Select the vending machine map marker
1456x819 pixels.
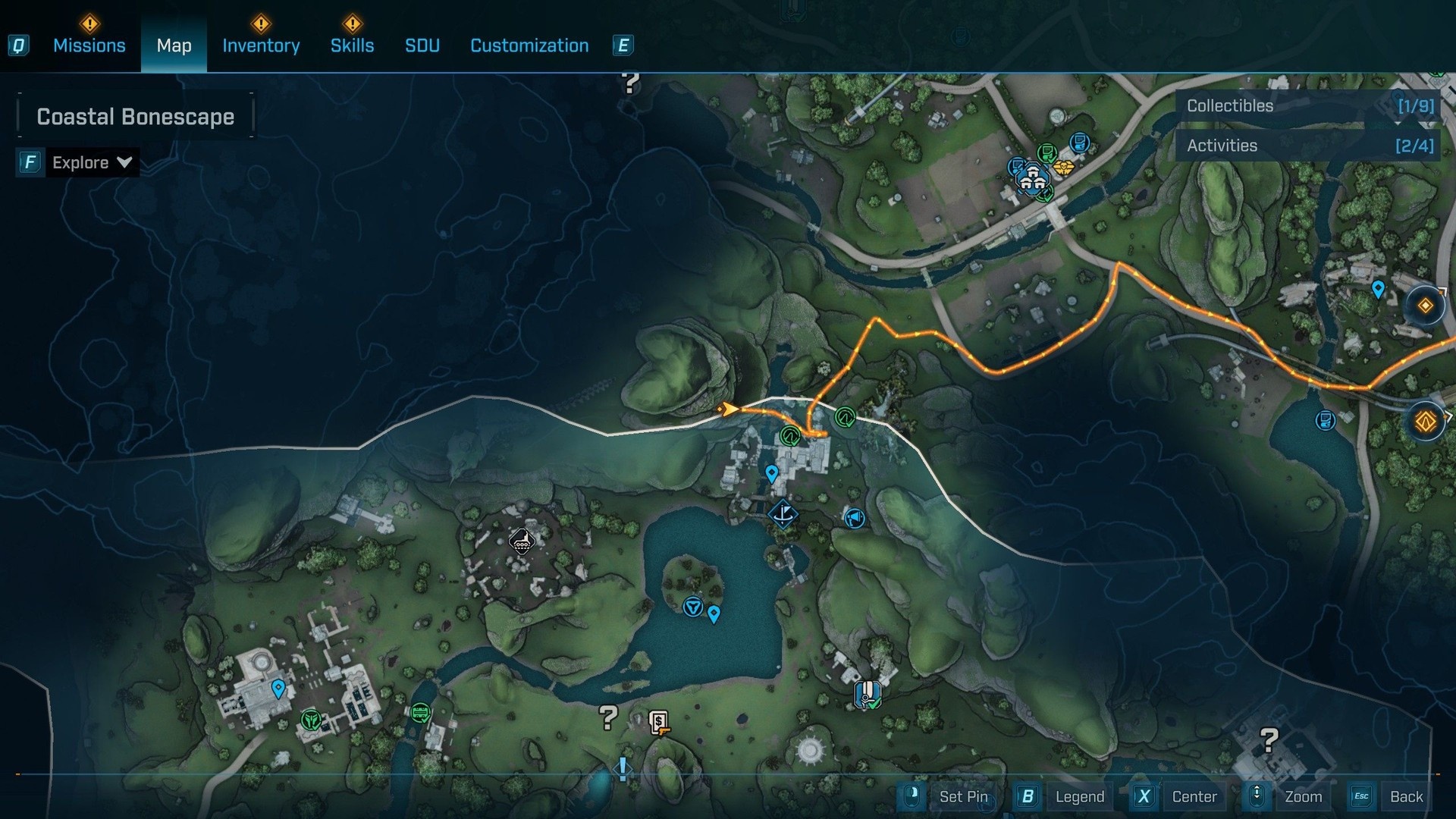659,722
